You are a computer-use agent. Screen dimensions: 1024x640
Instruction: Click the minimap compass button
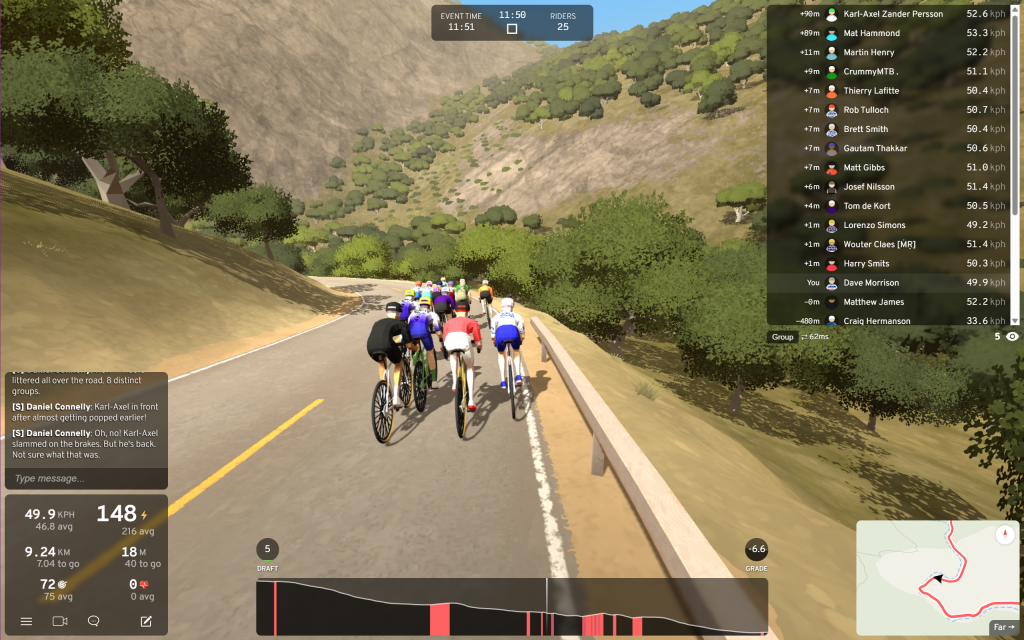pyautogui.click(x=1005, y=535)
